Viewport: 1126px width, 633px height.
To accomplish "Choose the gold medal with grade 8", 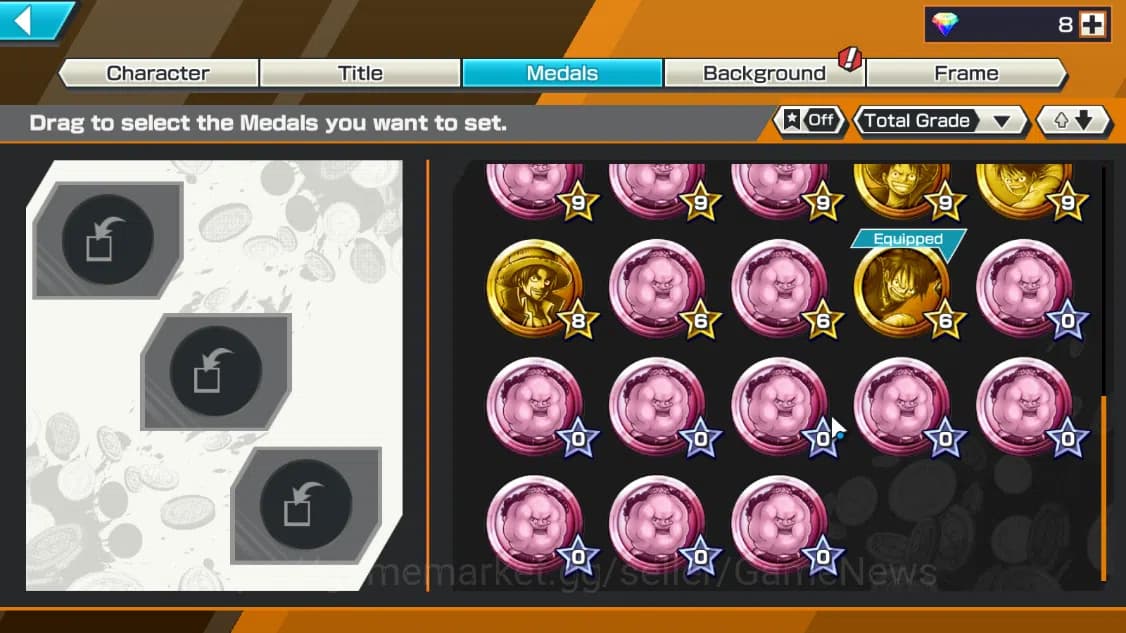I will coord(534,287).
